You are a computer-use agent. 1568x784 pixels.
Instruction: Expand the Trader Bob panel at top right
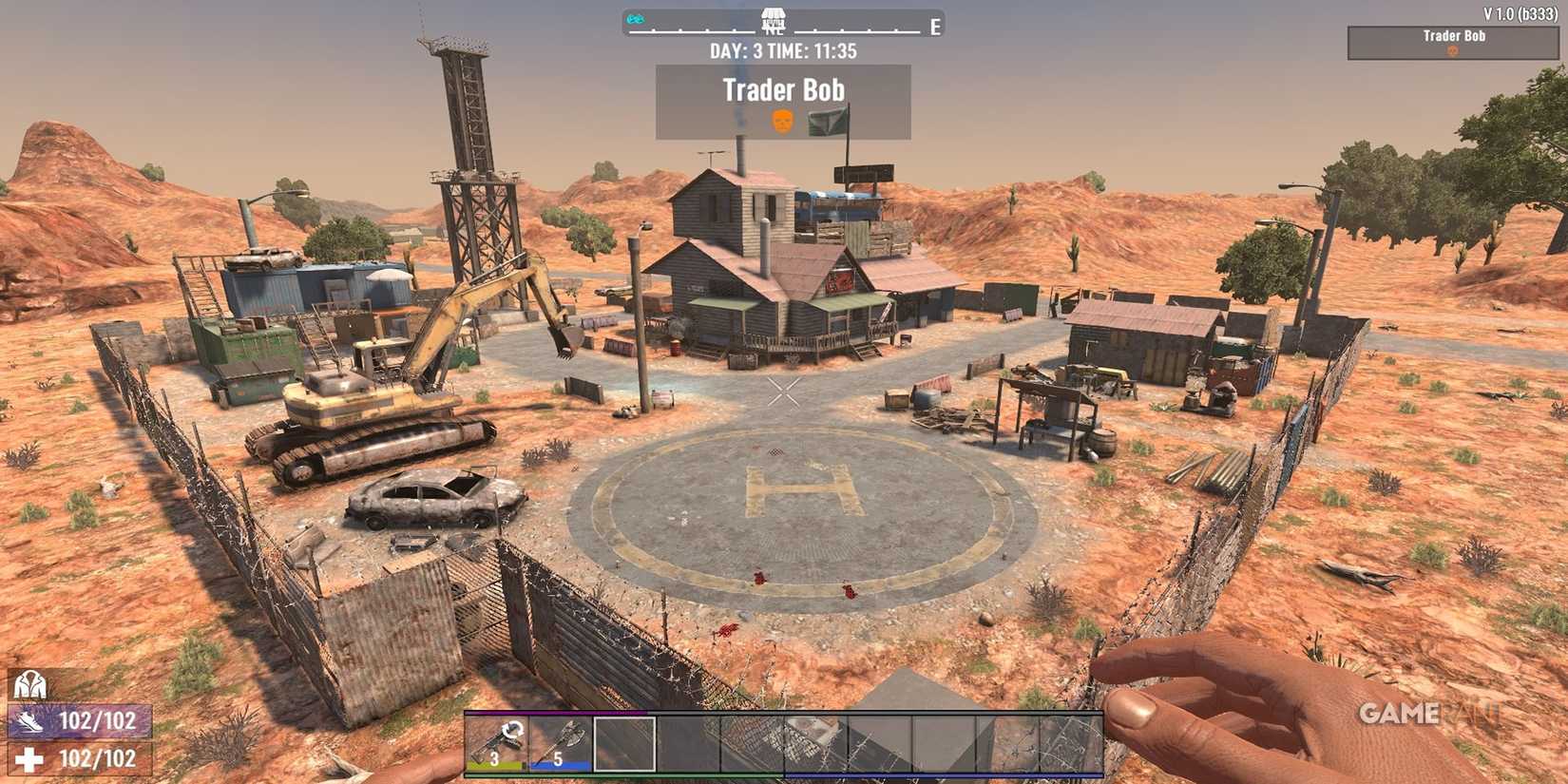click(1455, 35)
